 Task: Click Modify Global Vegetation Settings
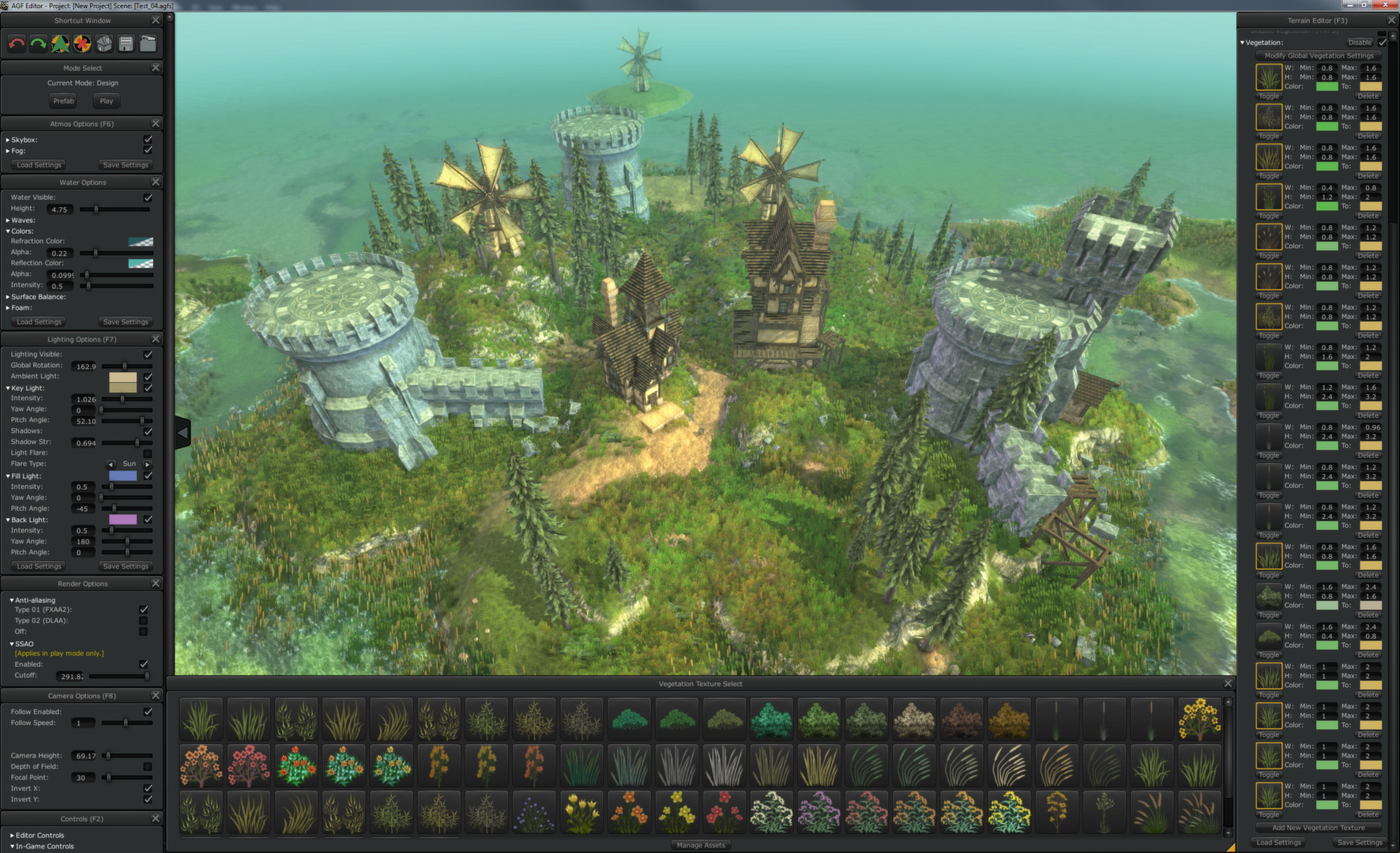[1317, 55]
